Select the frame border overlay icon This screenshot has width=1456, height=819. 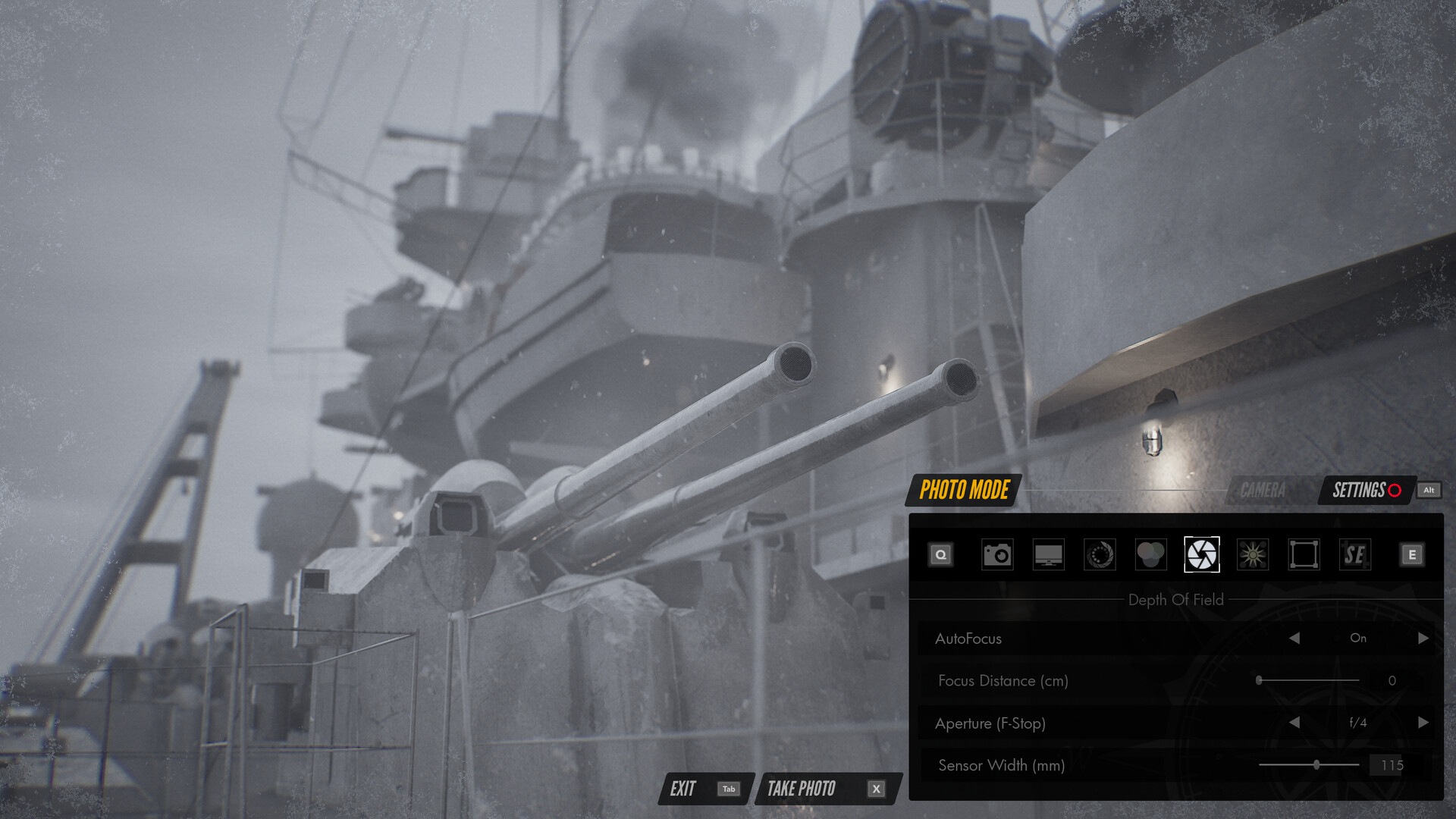(1303, 554)
